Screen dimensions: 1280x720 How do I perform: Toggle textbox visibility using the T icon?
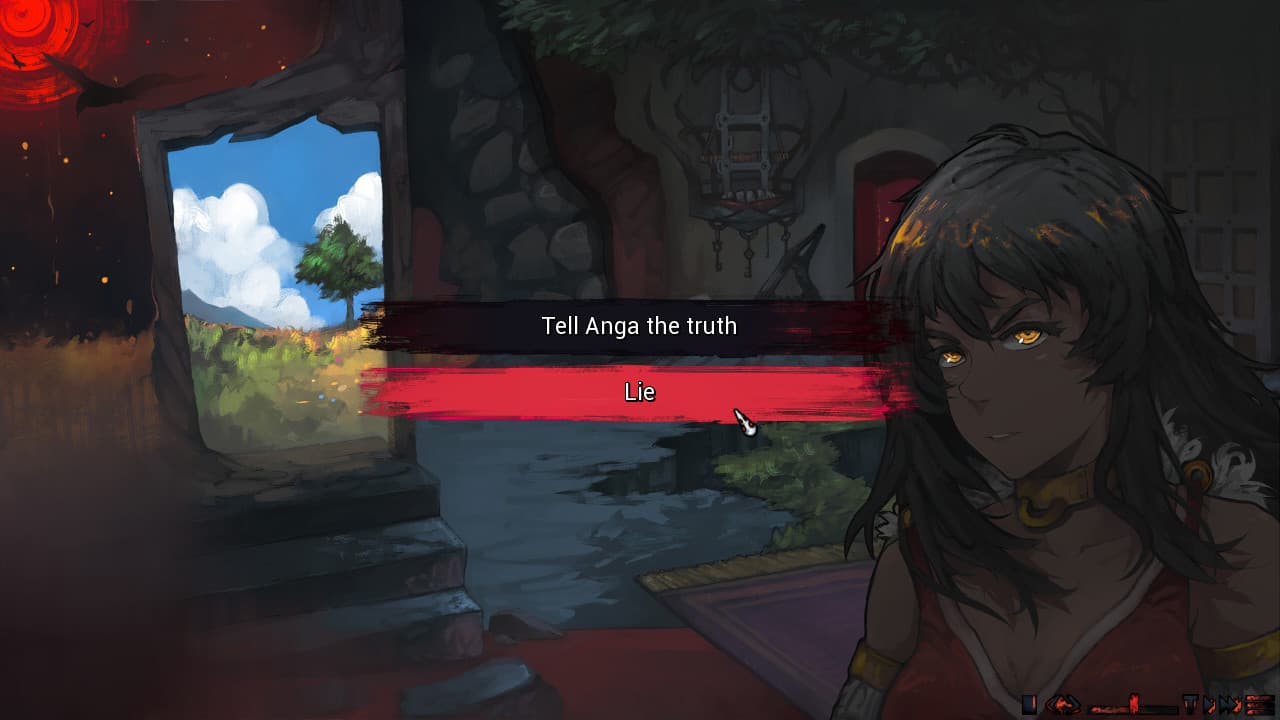pos(1192,704)
